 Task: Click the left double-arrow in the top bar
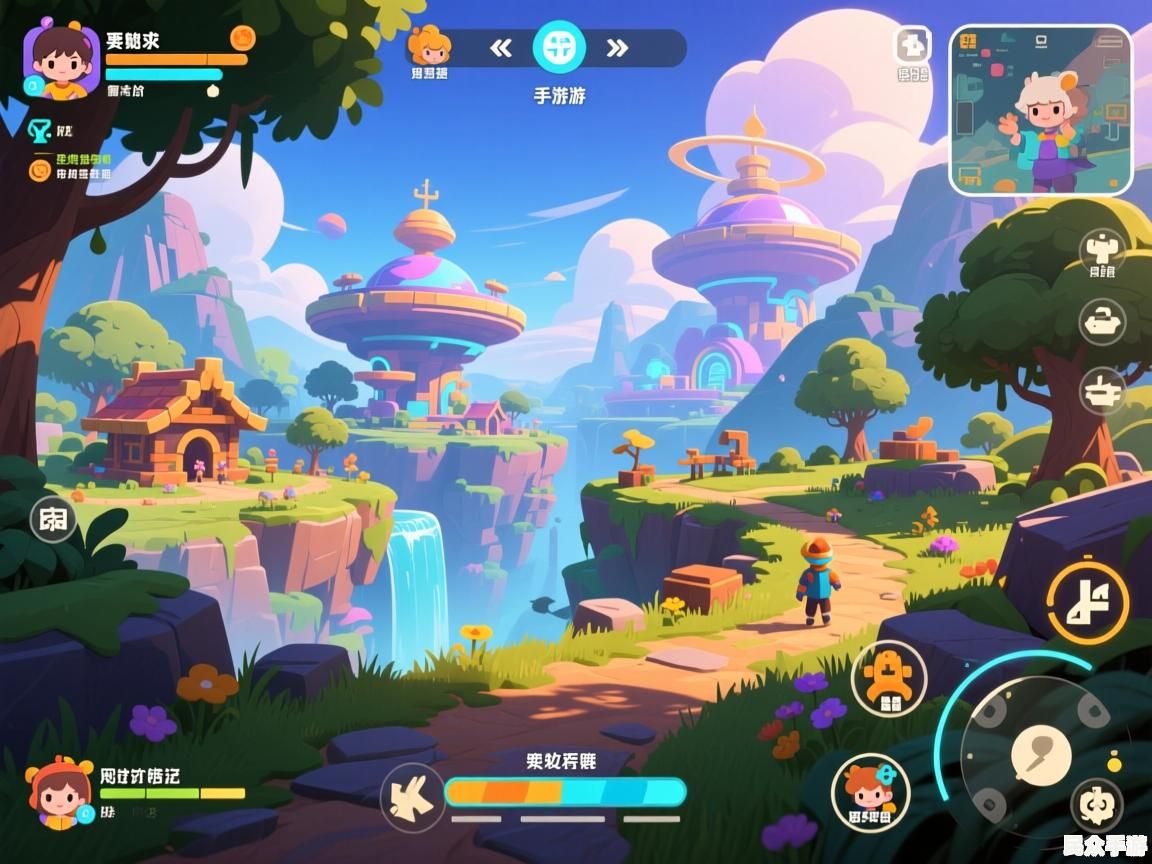point(500,47)
